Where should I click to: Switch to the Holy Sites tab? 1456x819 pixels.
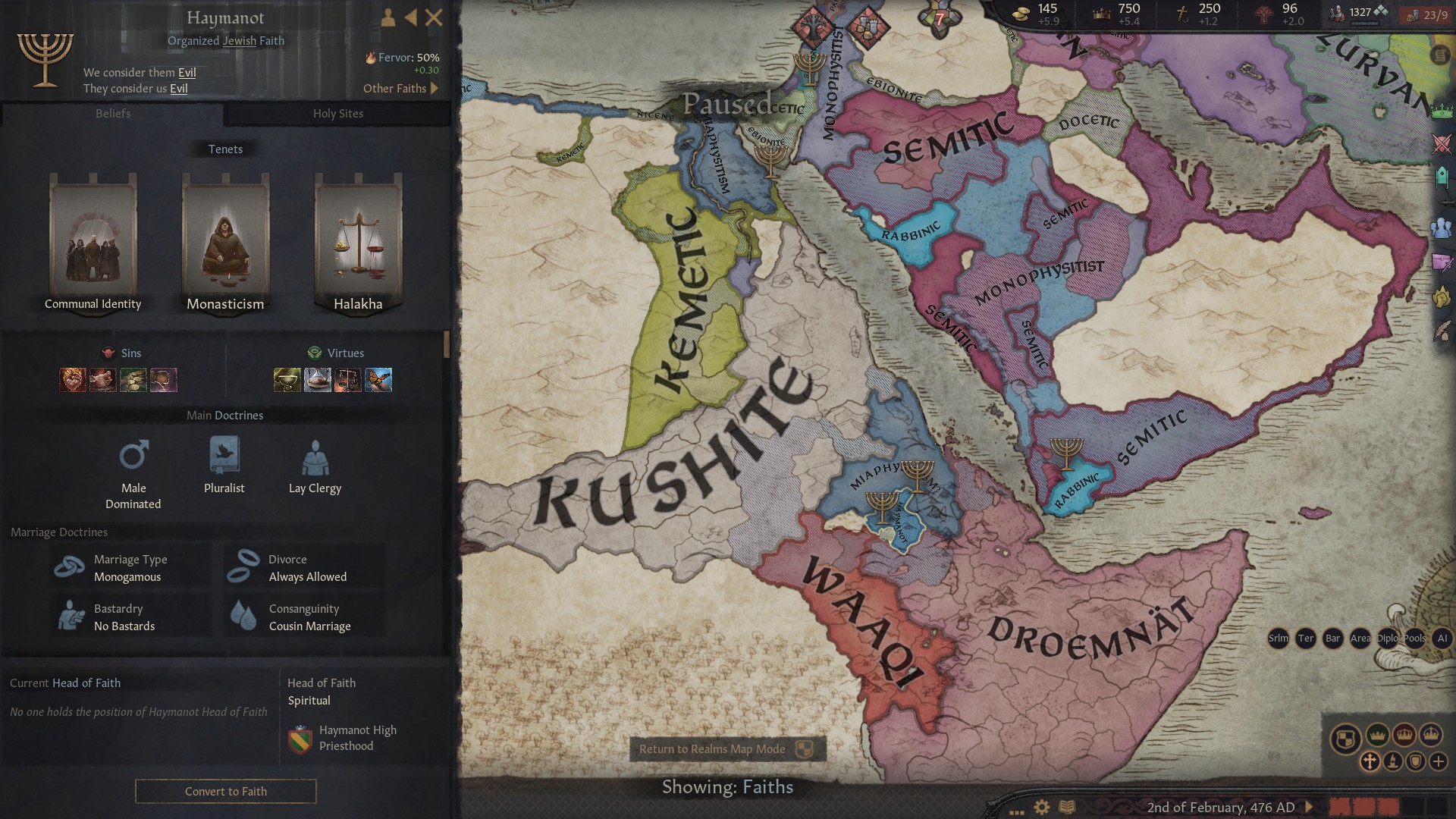[x=339, y=114]
